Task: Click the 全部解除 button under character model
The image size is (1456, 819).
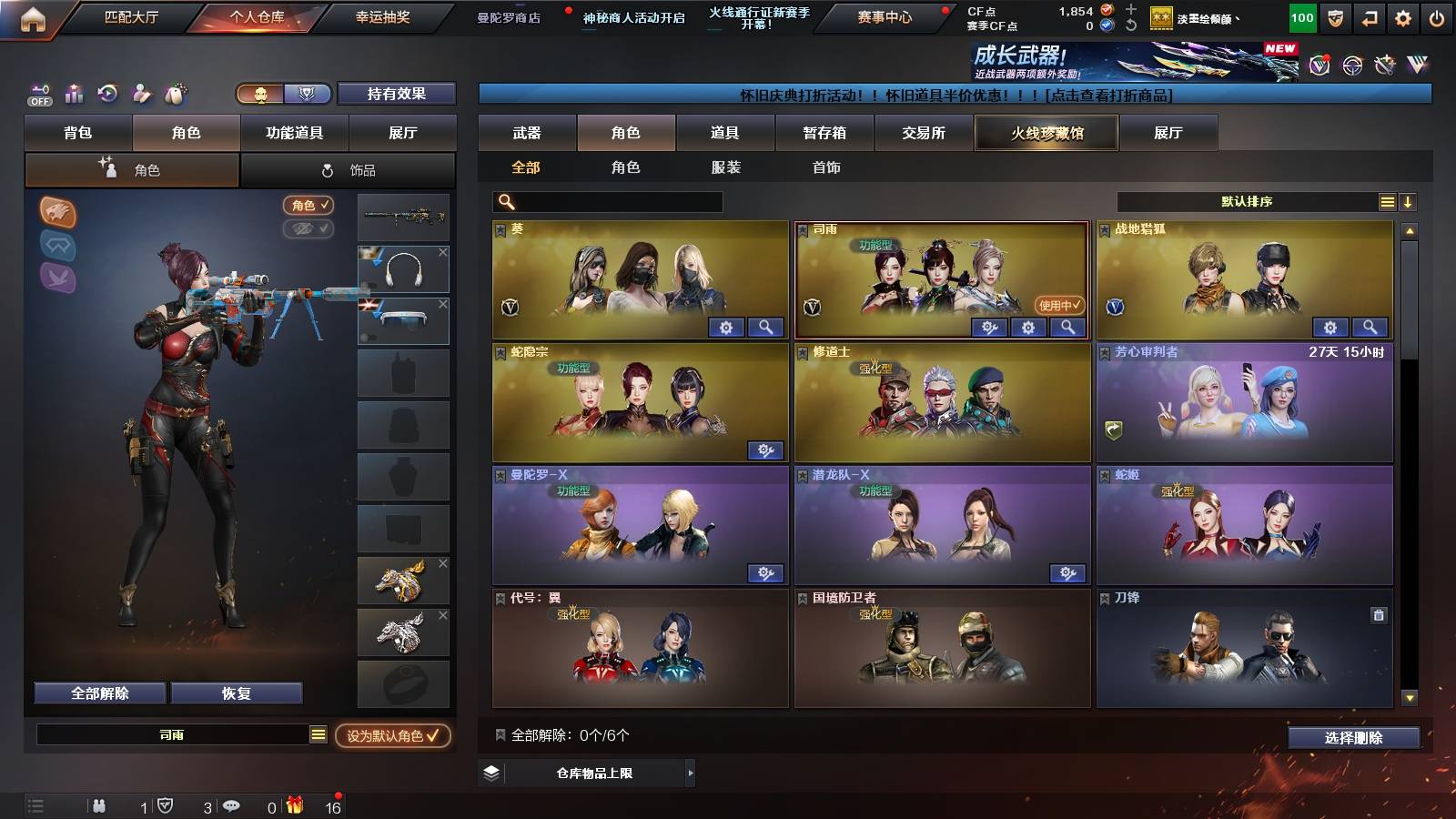Action: [99, 693]
